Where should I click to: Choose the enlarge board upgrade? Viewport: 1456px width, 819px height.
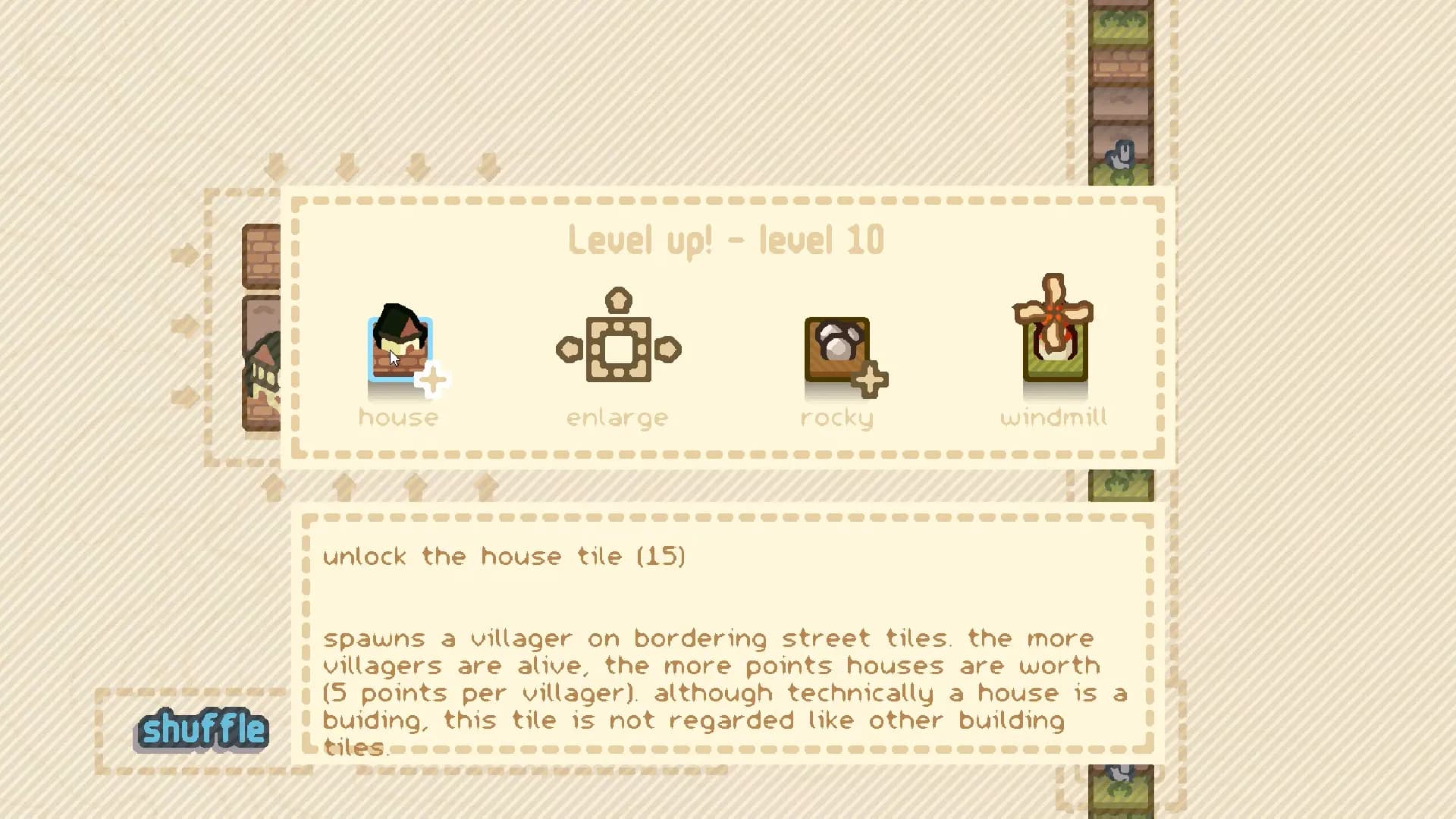pyautogui.click(x=618, y=347)
